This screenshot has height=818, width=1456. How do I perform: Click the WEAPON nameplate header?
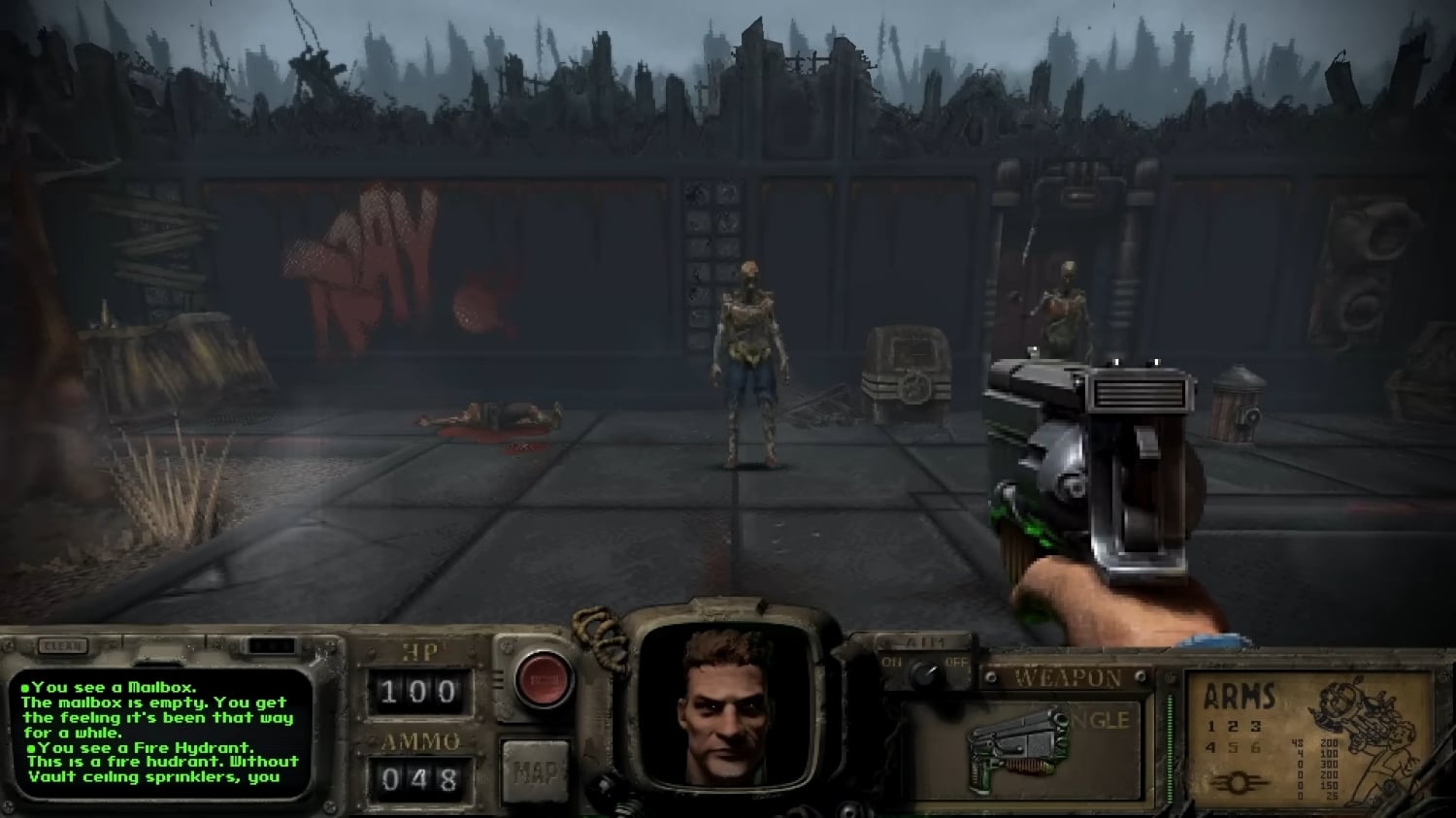[x=1069, y=675]
